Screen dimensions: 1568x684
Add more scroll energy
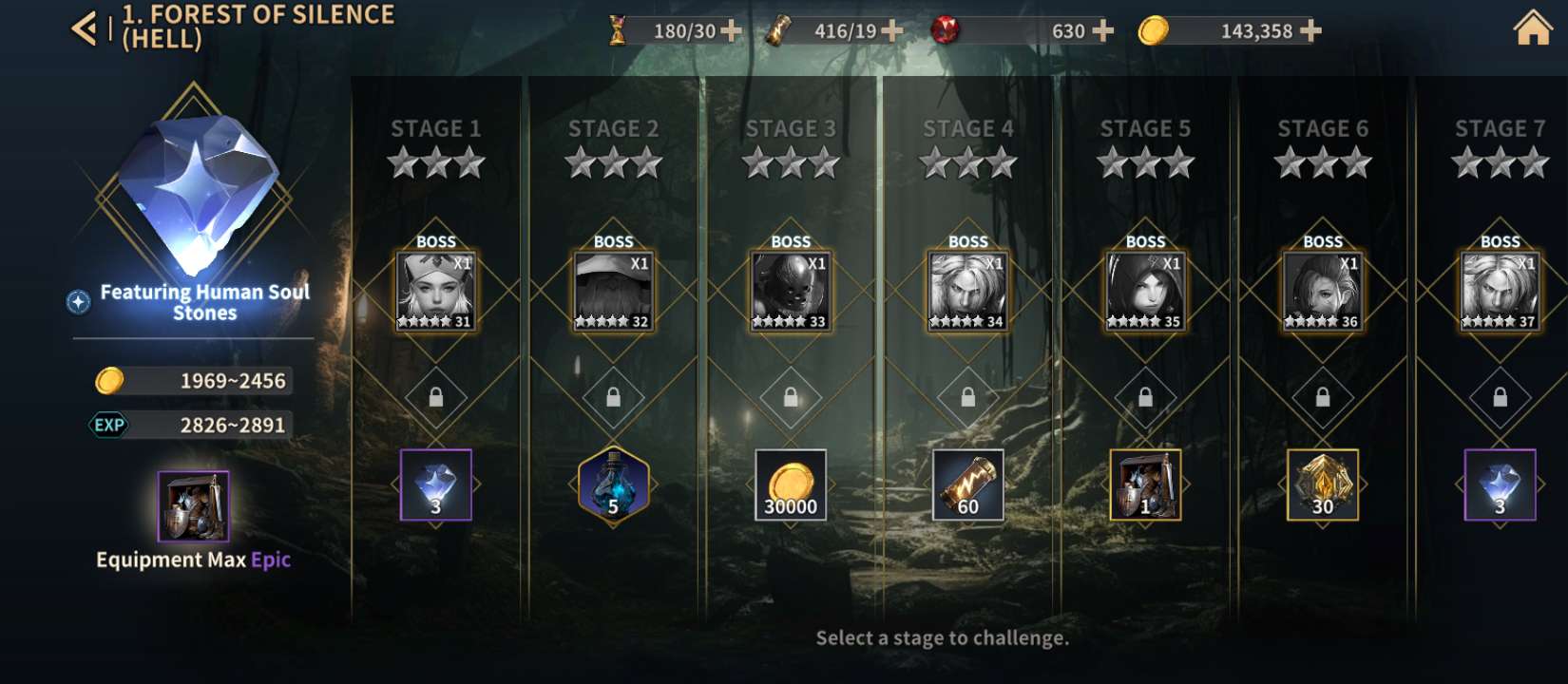coord(891,30)
